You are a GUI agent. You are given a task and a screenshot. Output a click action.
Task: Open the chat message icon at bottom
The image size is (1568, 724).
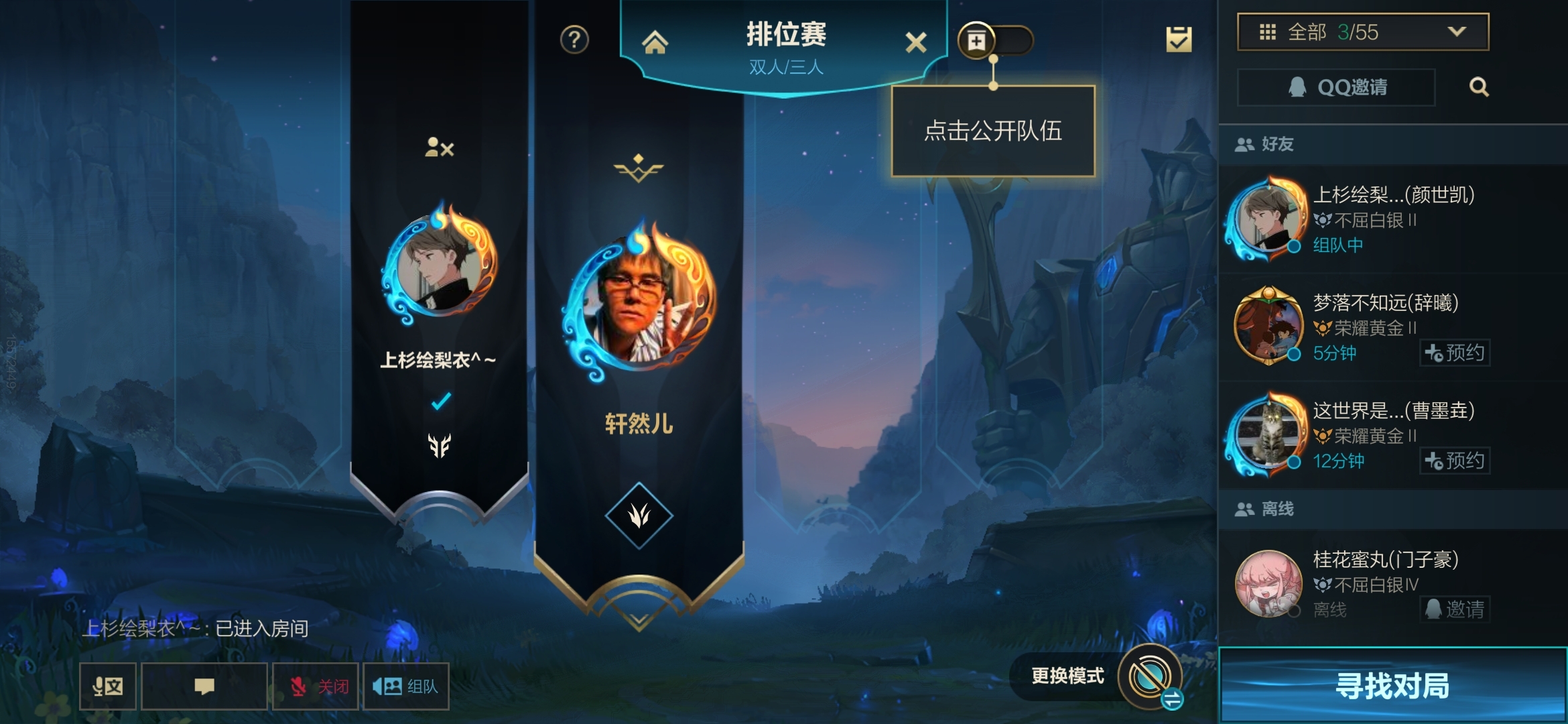click(x=205, y=687)
